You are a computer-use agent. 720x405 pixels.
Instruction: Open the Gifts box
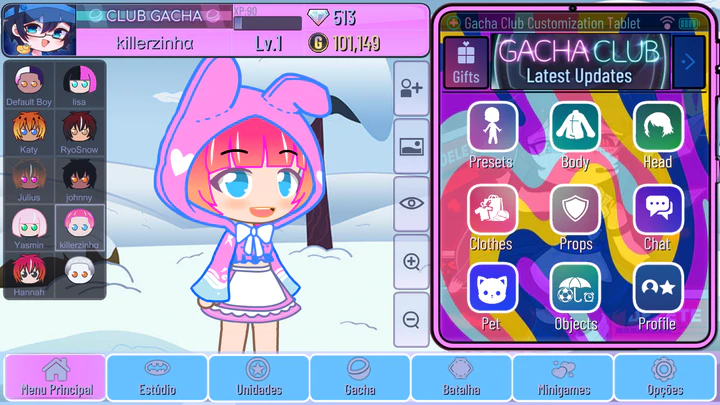pyautogui.click(x=466, y=62)
